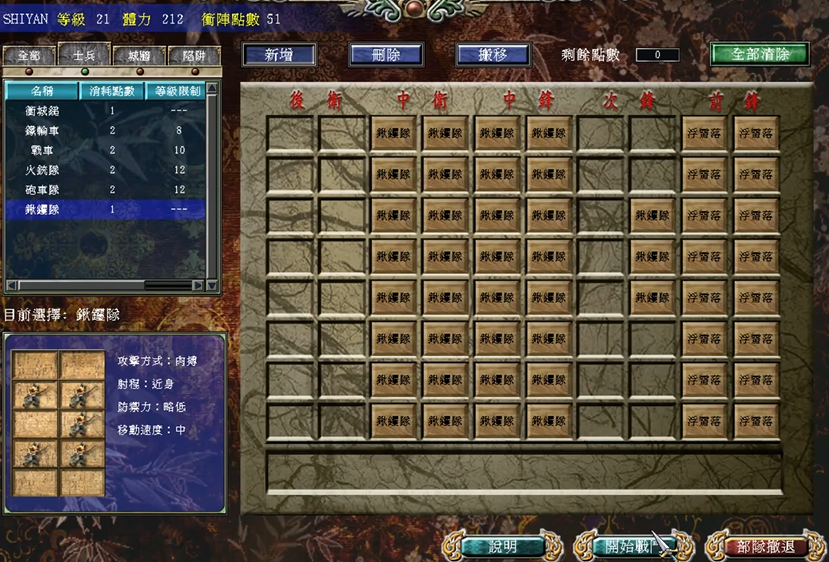Image resolution: width=829 pixels, height=562 pixels.
Task: Select the highlighted 鍬钁隊 row
Action: (x=42, y=210)
